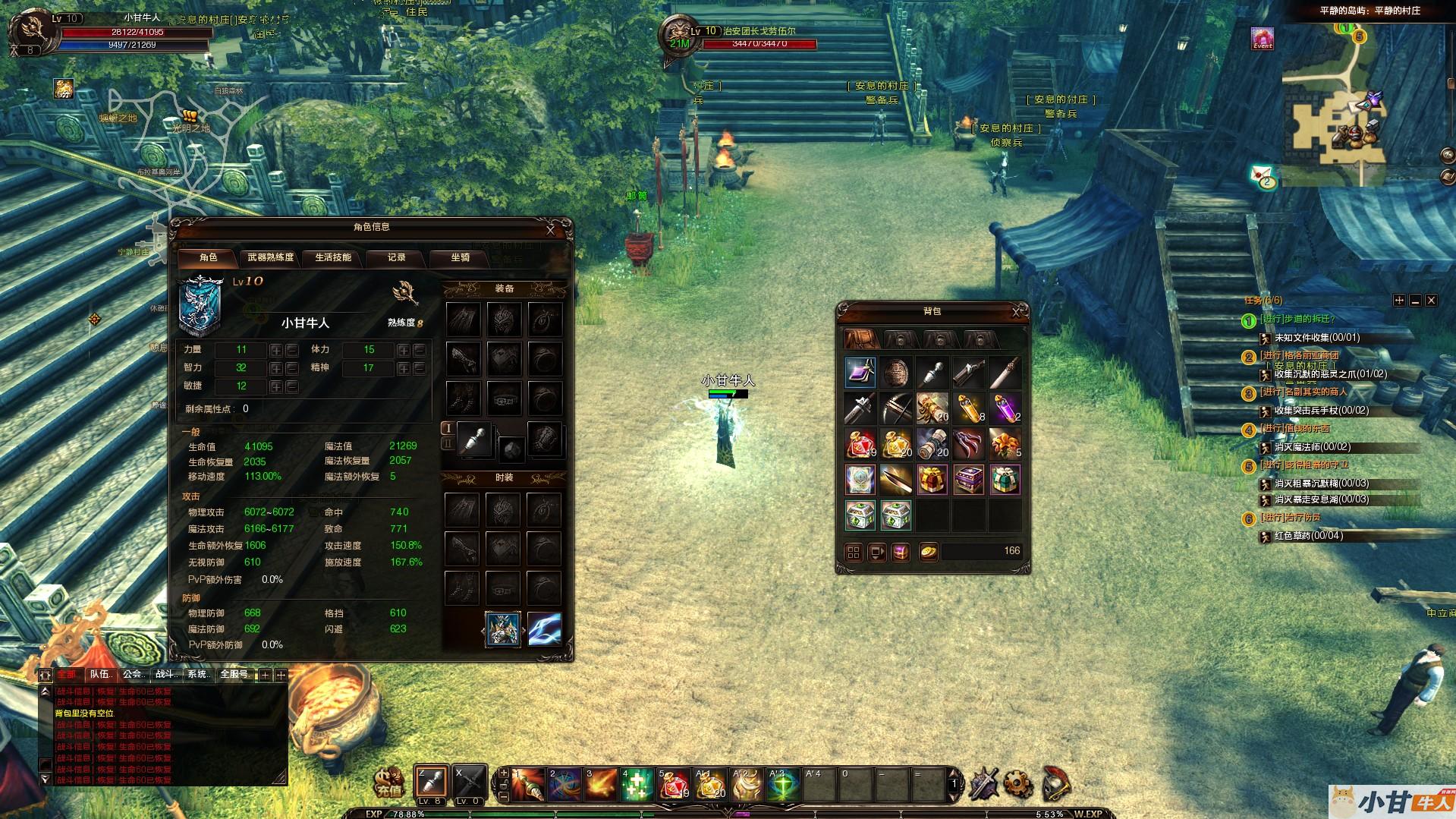This screenshot has height=819, width=1456.
Task: Click the Event icon near the minimap
Action: point(1263,39)
